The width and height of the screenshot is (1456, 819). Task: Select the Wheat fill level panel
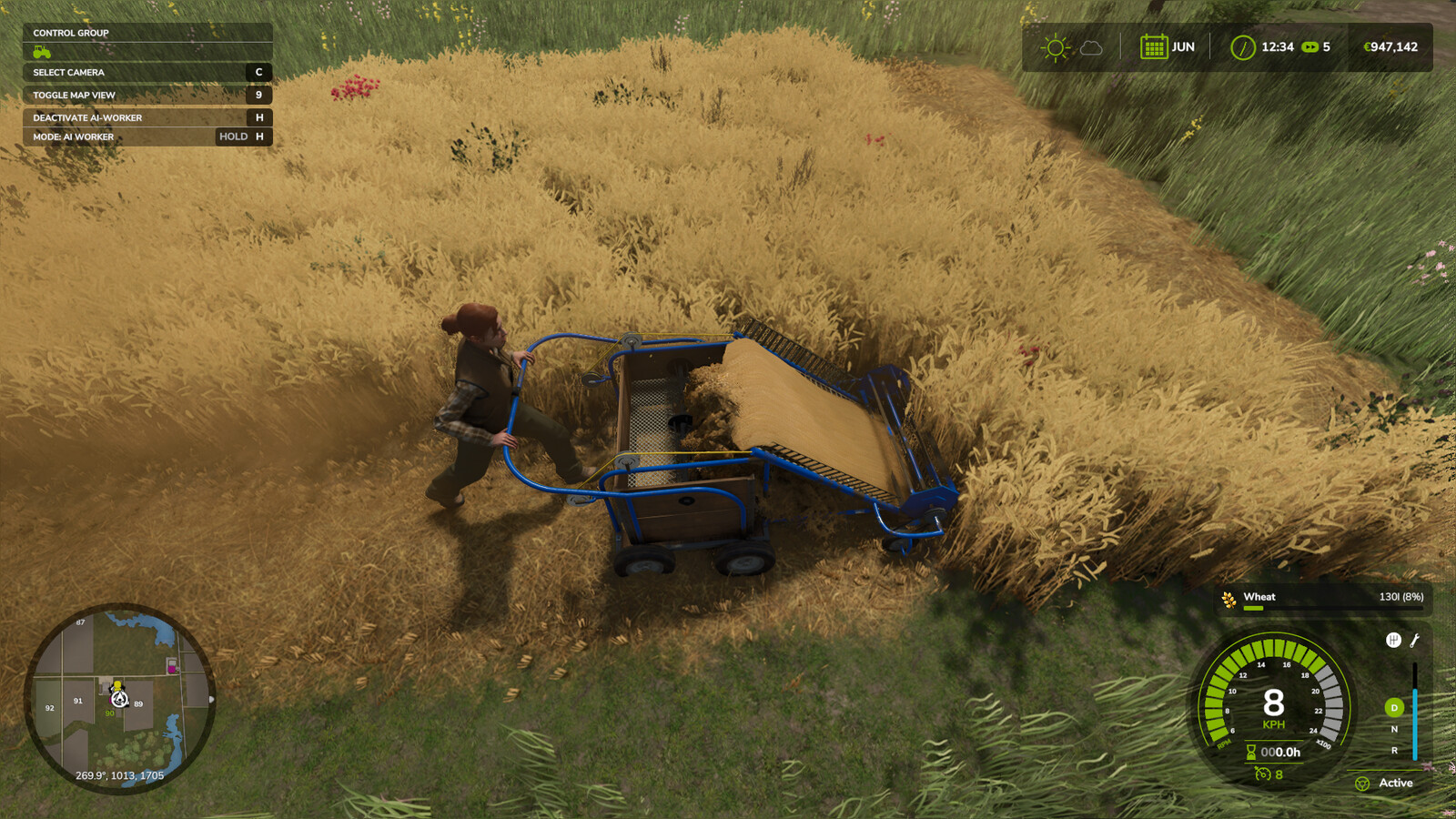click(1324, 599)
